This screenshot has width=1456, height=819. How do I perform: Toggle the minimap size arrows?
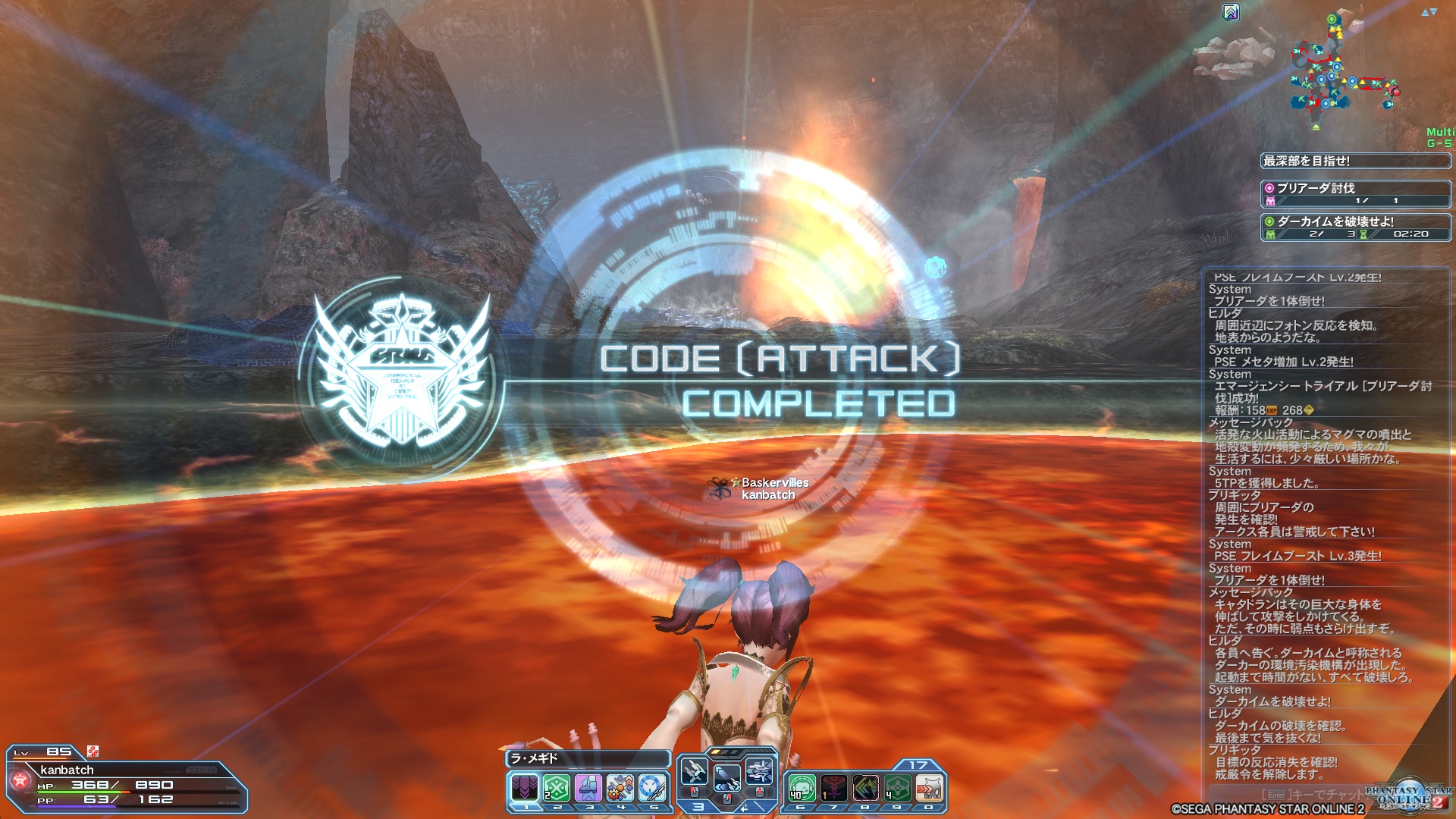click(1429, 12)
